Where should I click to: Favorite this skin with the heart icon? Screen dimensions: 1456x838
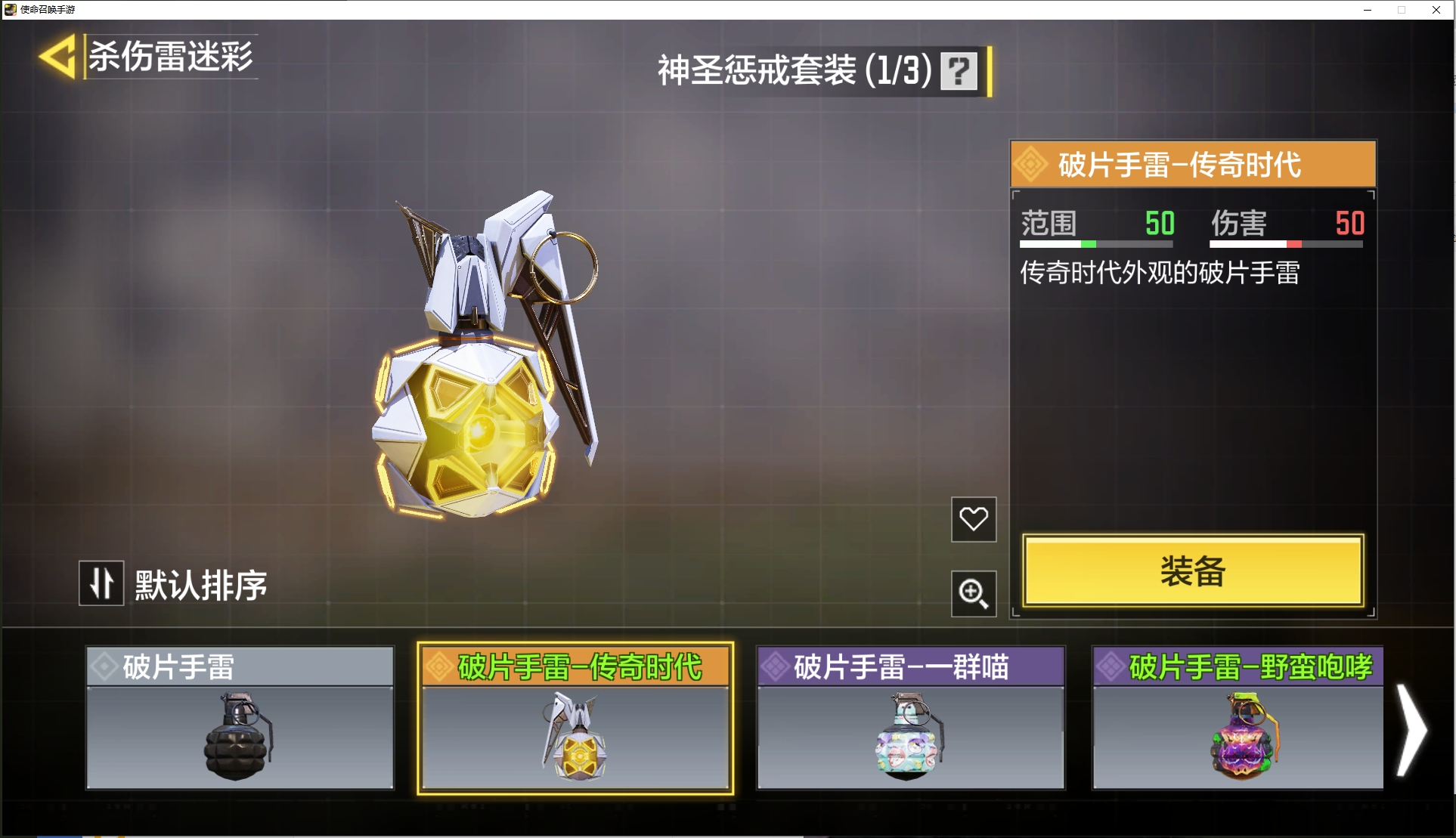point(973,519)
